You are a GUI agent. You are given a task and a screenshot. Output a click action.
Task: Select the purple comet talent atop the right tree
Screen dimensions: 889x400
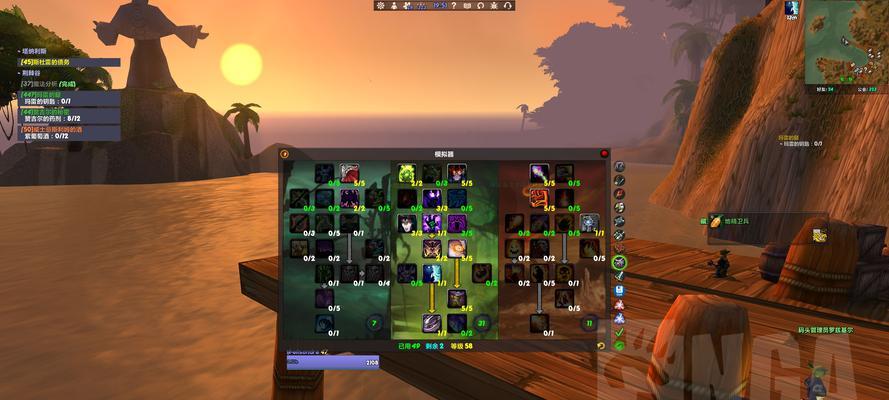pyautogui.click(x=540, y=173)
